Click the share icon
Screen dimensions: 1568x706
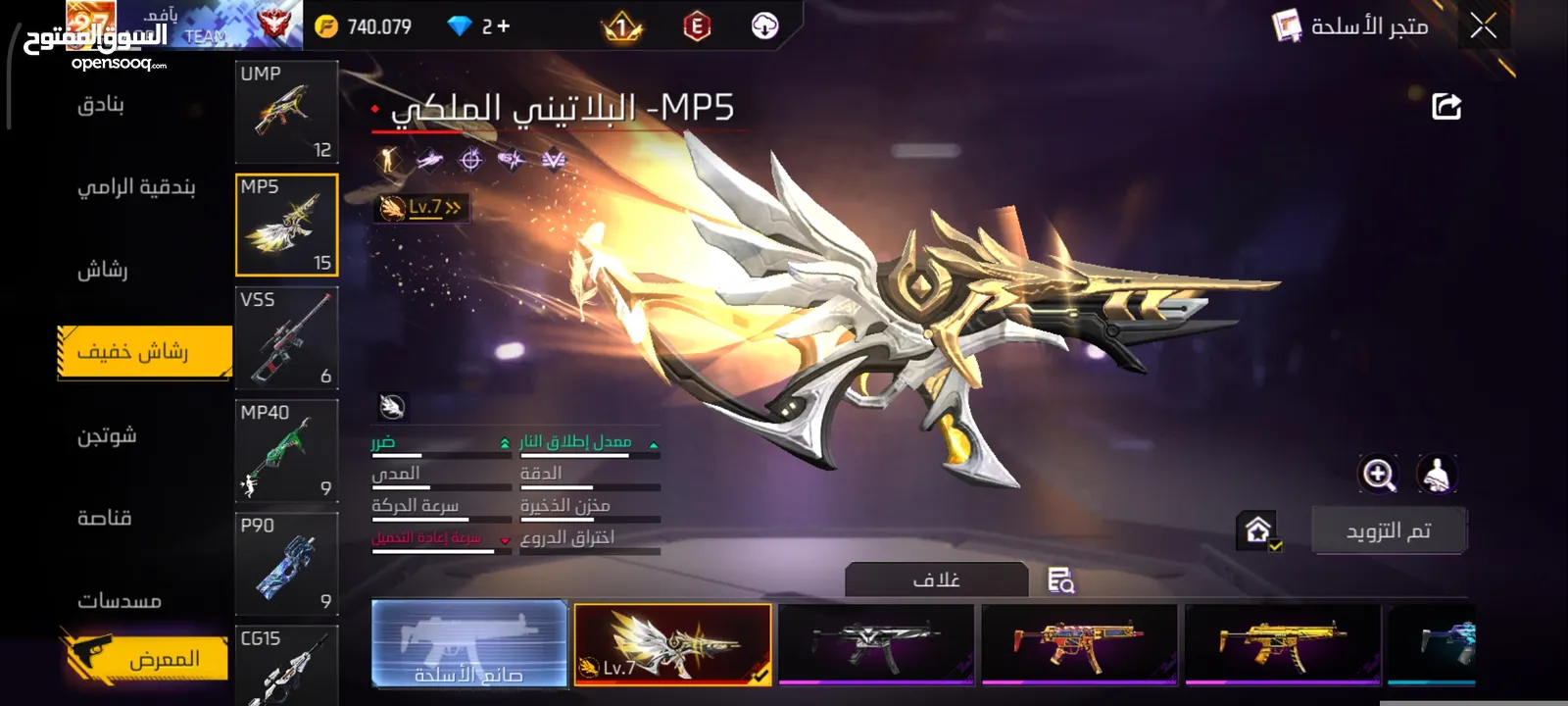coord(1446,106)
